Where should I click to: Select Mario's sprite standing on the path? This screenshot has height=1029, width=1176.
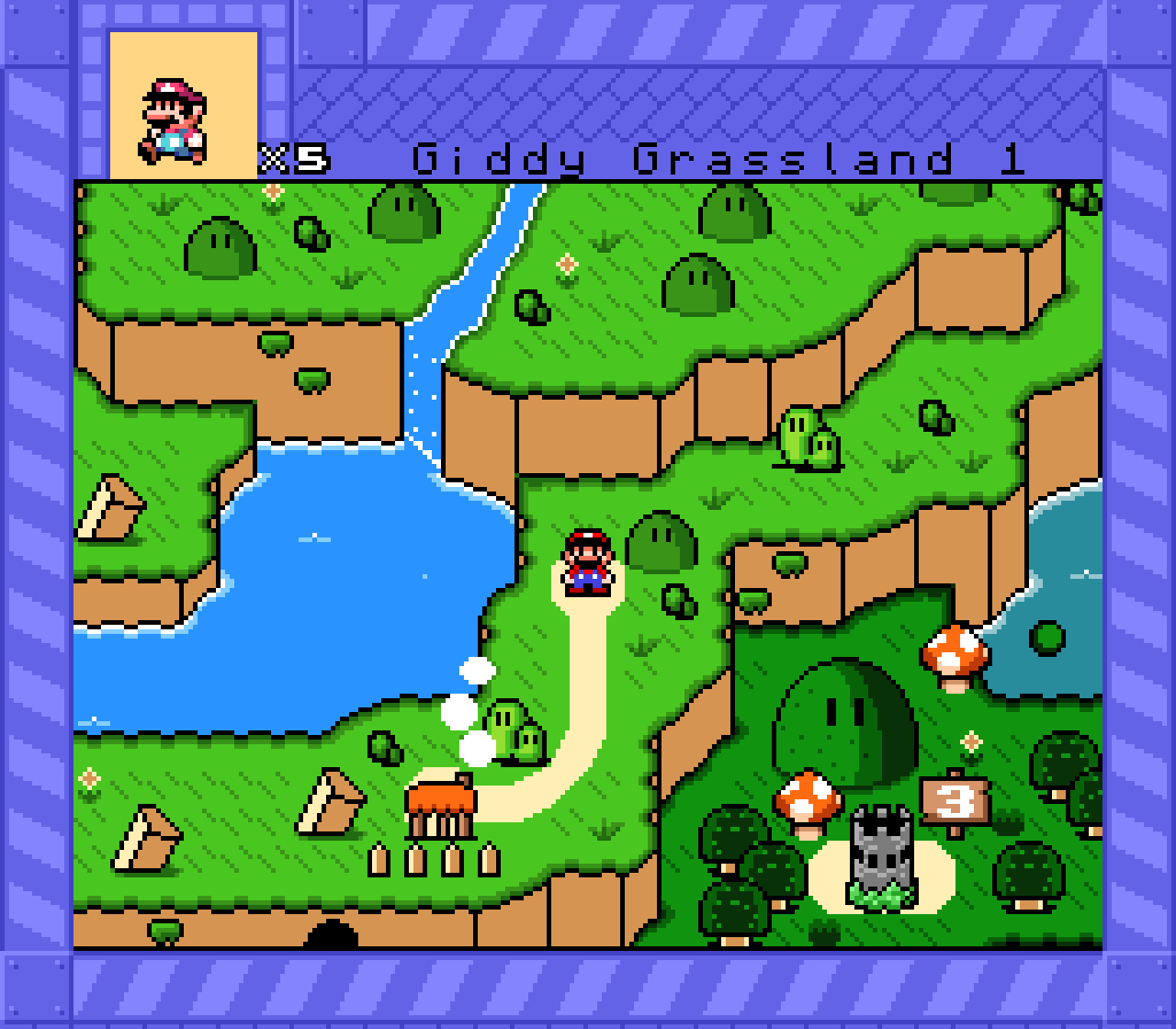[x=586, y=560]
